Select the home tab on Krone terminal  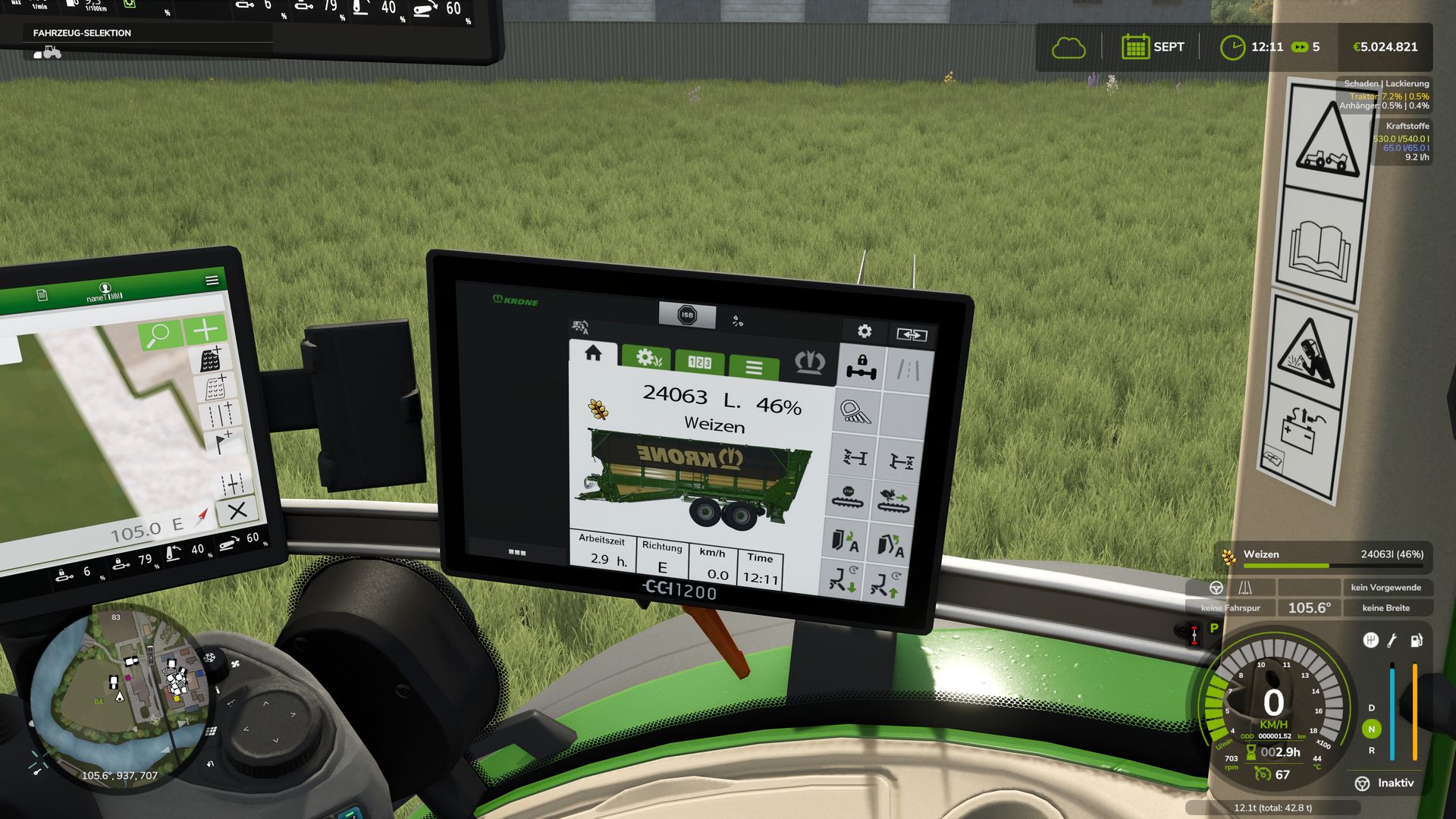click(x=593, y=353)
